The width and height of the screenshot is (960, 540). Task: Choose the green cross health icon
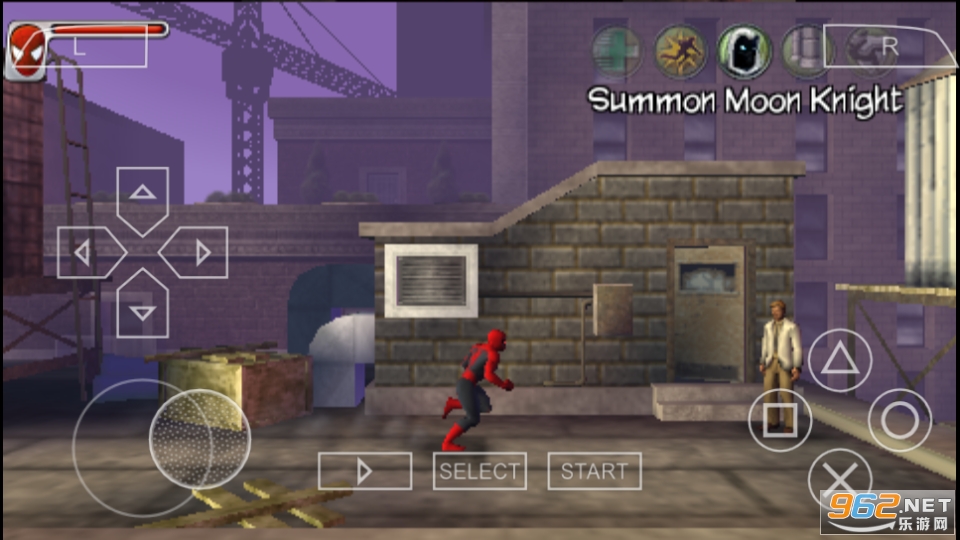(616, 49)
